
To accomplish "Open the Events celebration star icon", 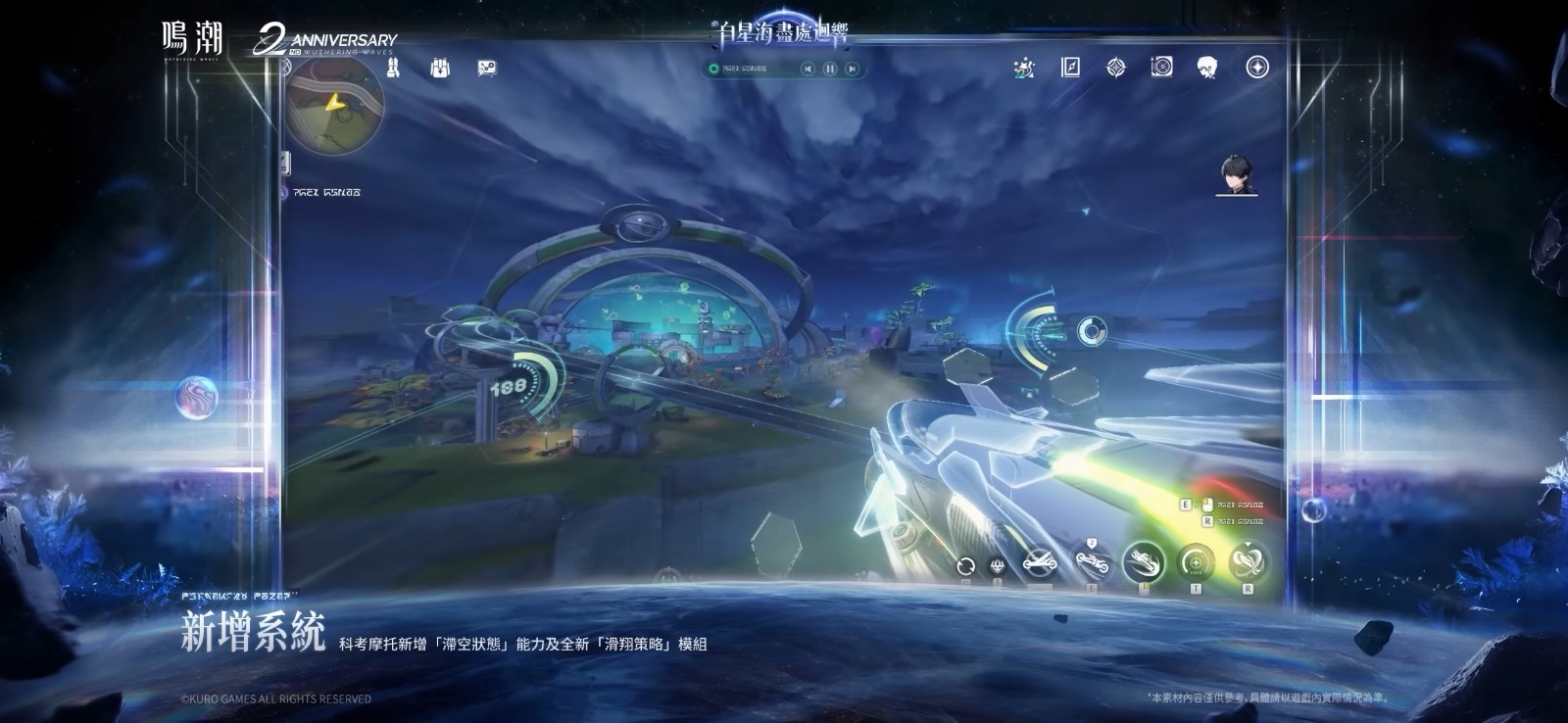I will (x=1022, y=69).
